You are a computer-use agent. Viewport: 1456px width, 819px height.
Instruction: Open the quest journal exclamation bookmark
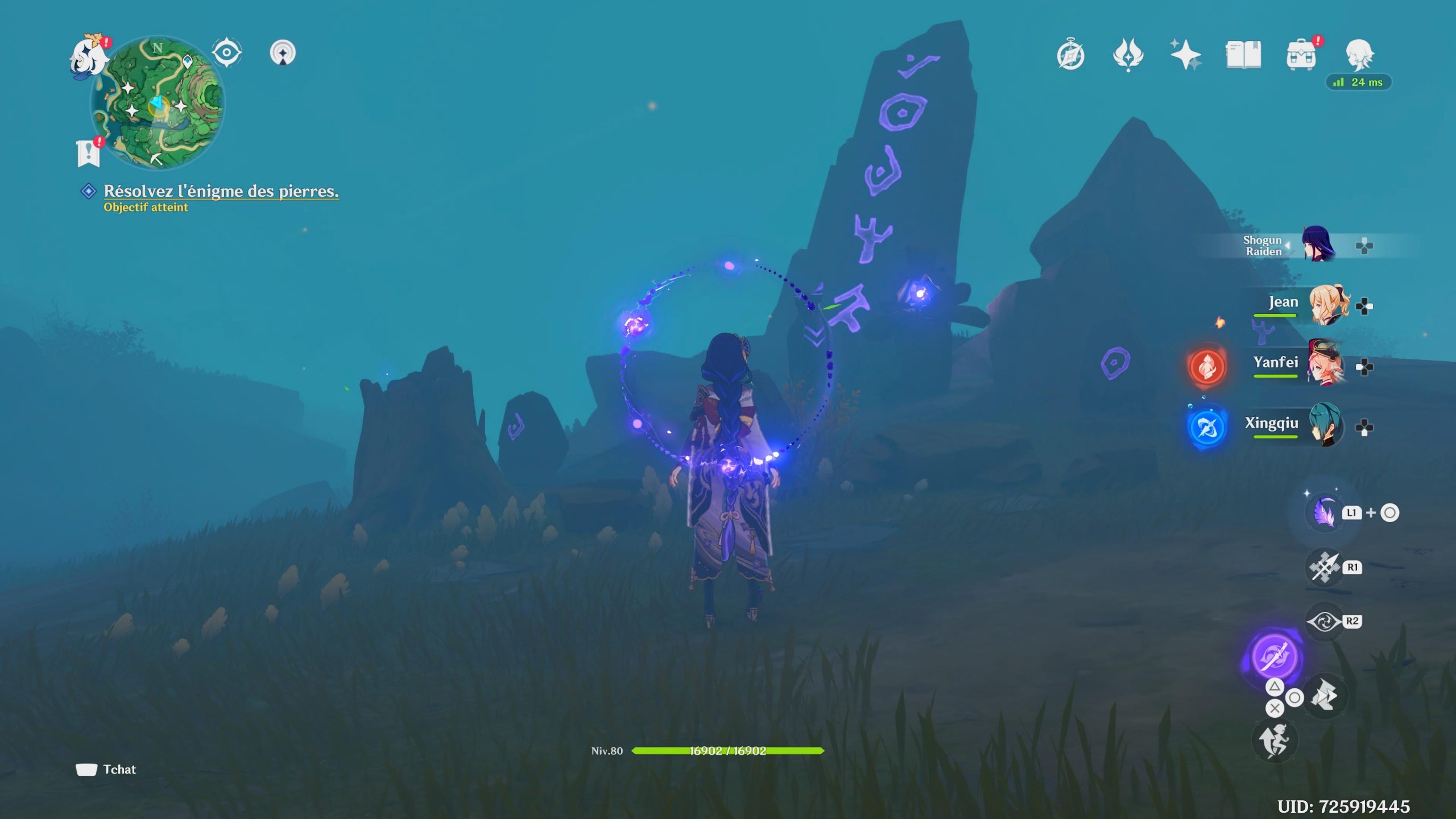[x=89, y=152]
